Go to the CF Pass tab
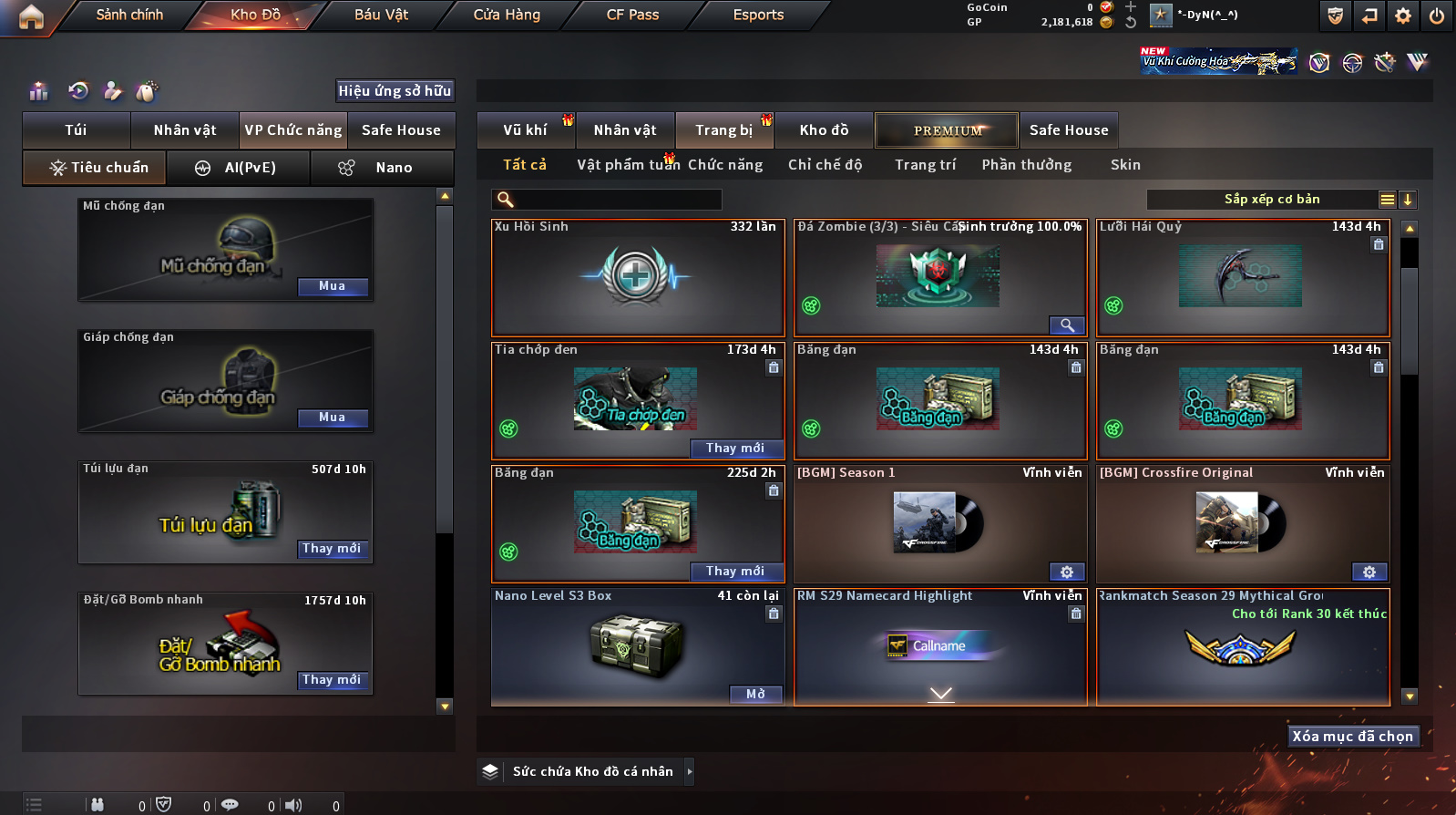Image resolution: width=1456 pixels, height=815 pixels. [x=632, y=15]
